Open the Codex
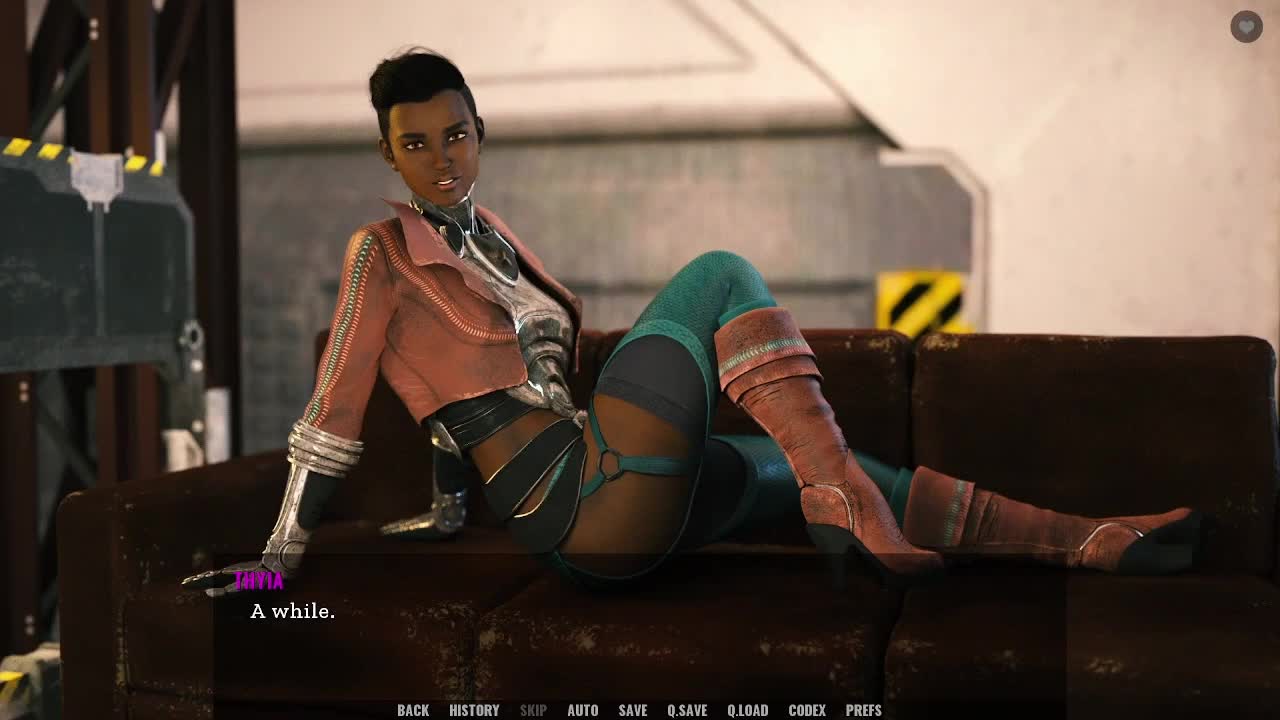The image size is (1280, 720). pos(807,710)
